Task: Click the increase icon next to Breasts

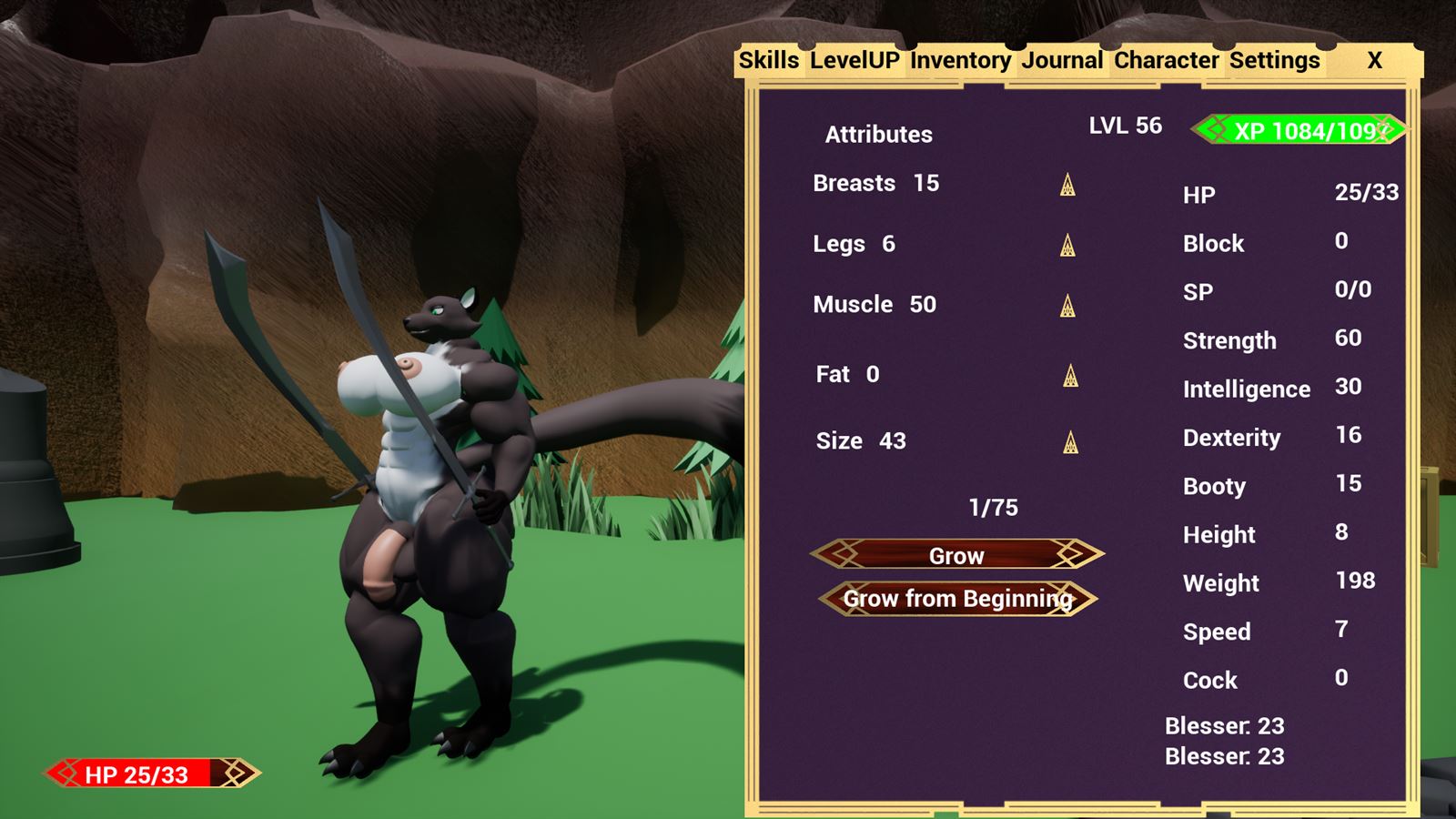Action: tap(1066, 186)
